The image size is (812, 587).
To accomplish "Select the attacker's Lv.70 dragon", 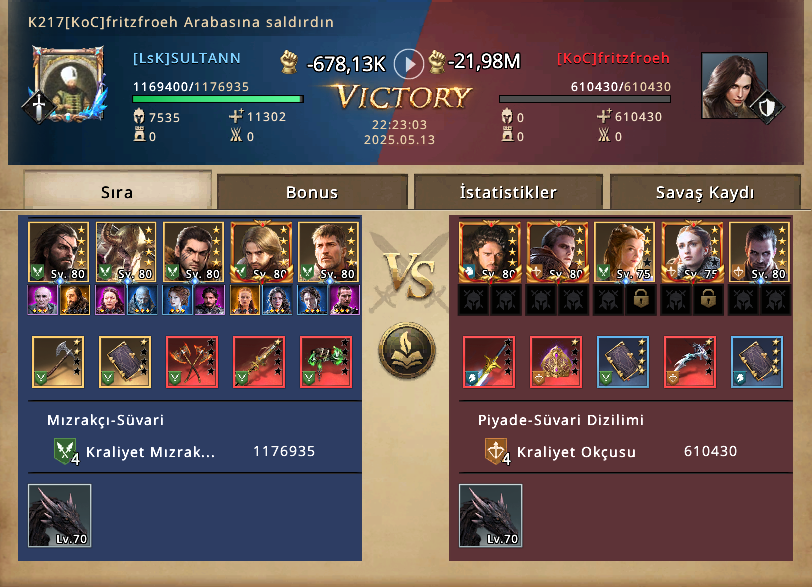I will click(x=59, y=516).
